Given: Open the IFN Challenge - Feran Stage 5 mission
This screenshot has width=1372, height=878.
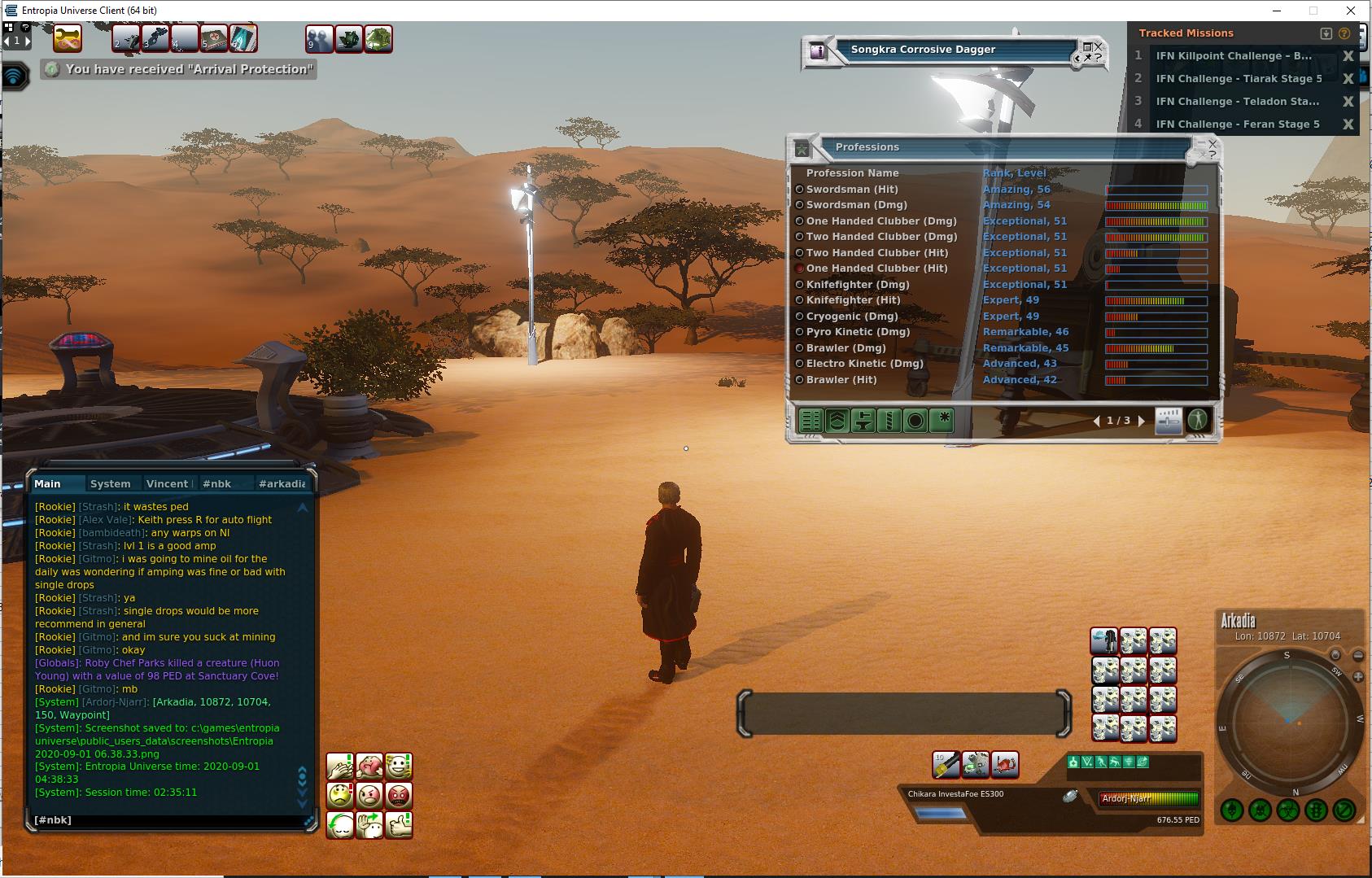Looking at the screenshot, I should [1238, 124].
